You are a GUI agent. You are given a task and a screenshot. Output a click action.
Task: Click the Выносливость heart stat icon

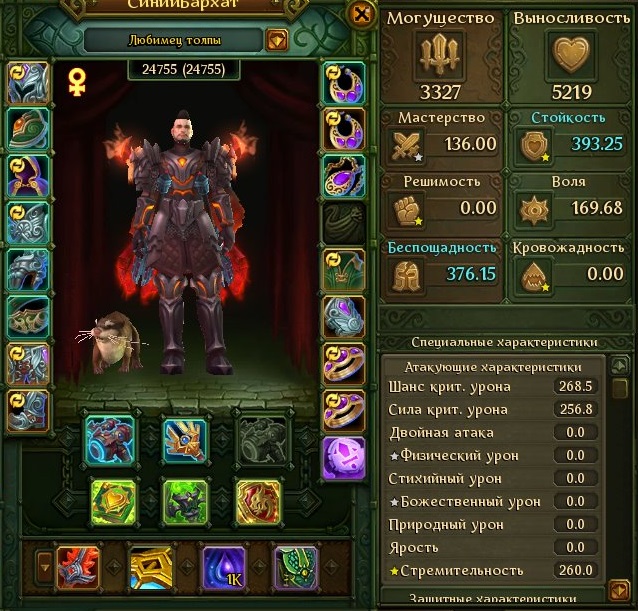(572, 51)
